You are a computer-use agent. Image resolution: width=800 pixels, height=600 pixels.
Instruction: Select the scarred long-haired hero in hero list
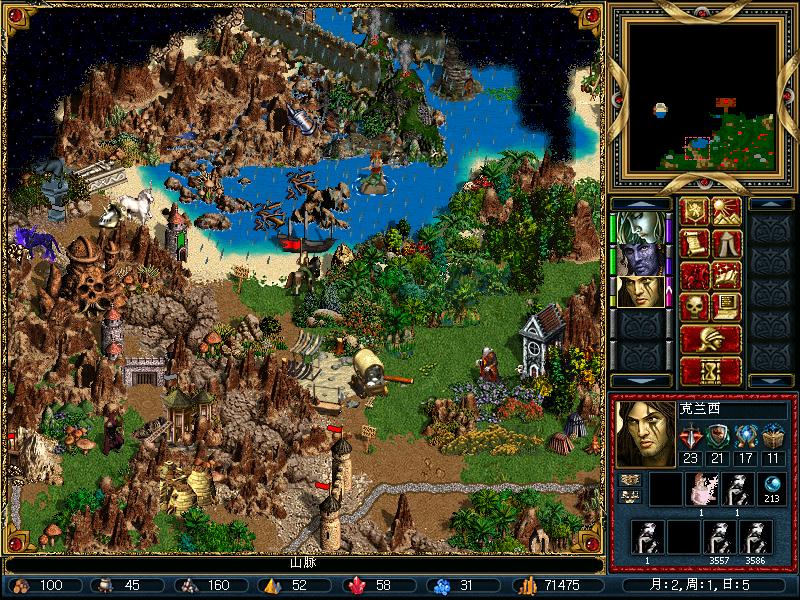click(x=638, y=292)
